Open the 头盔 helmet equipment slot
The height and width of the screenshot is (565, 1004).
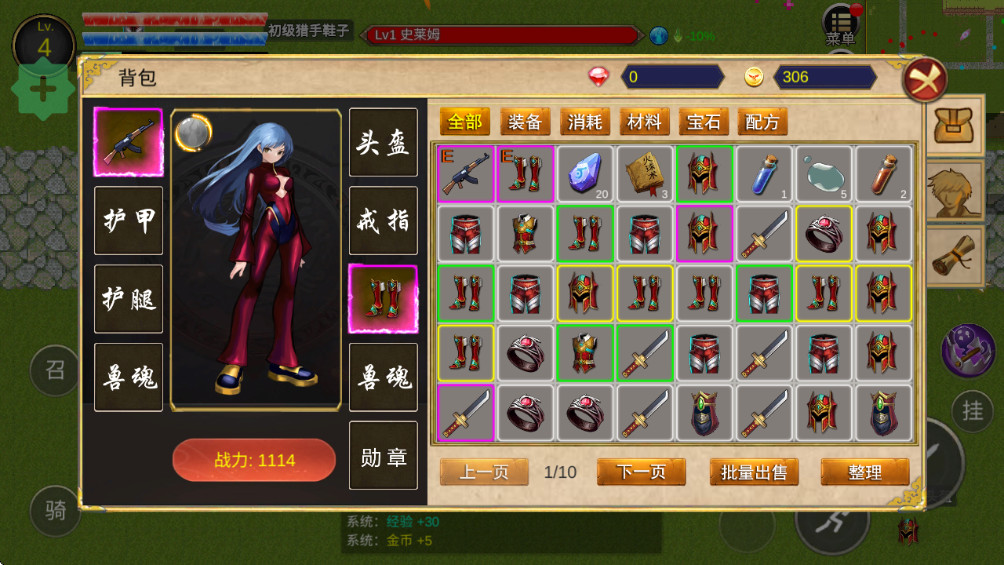click(383, 142)
